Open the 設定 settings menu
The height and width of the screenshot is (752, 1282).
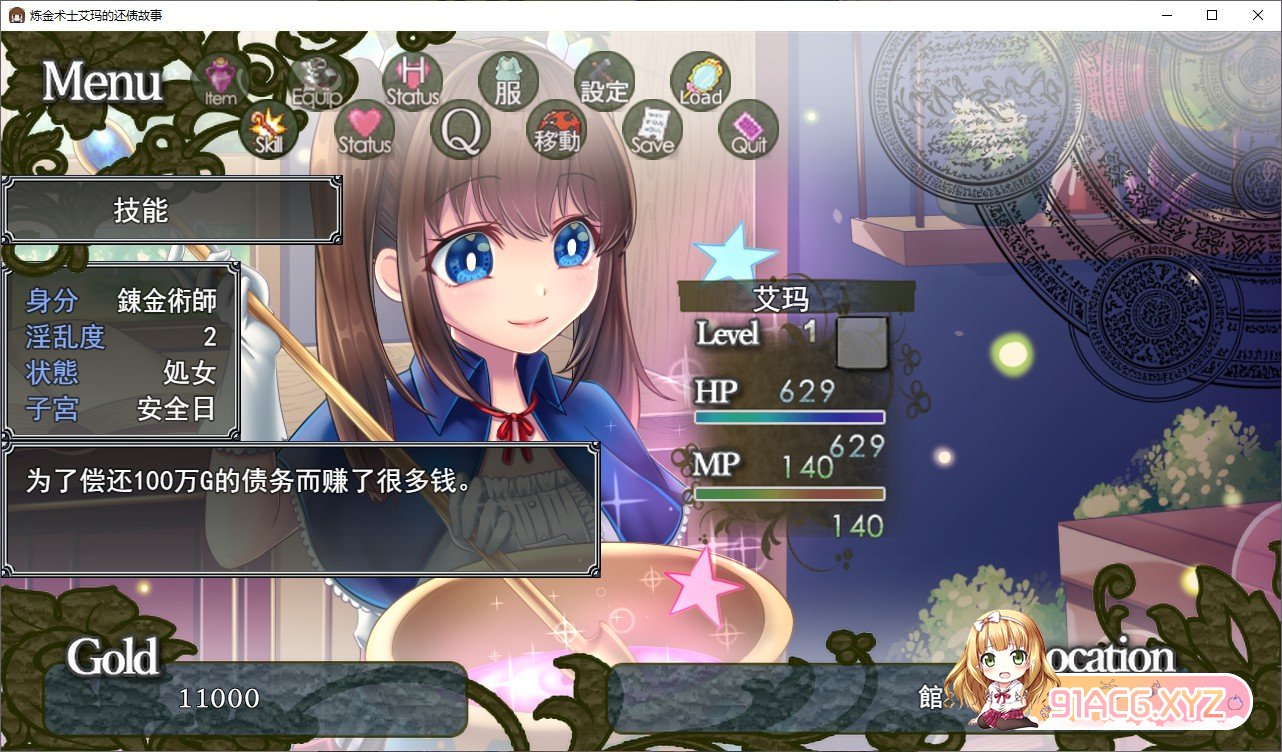[604, 81]
